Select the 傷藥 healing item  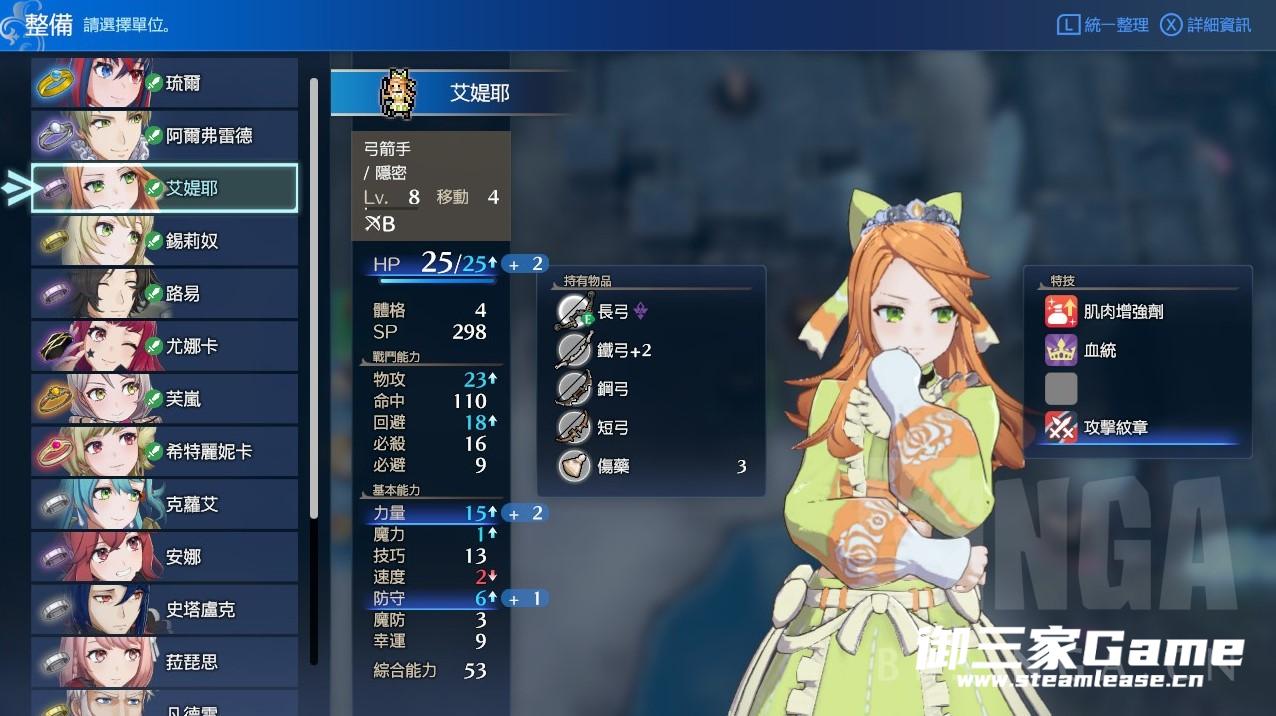613,466
